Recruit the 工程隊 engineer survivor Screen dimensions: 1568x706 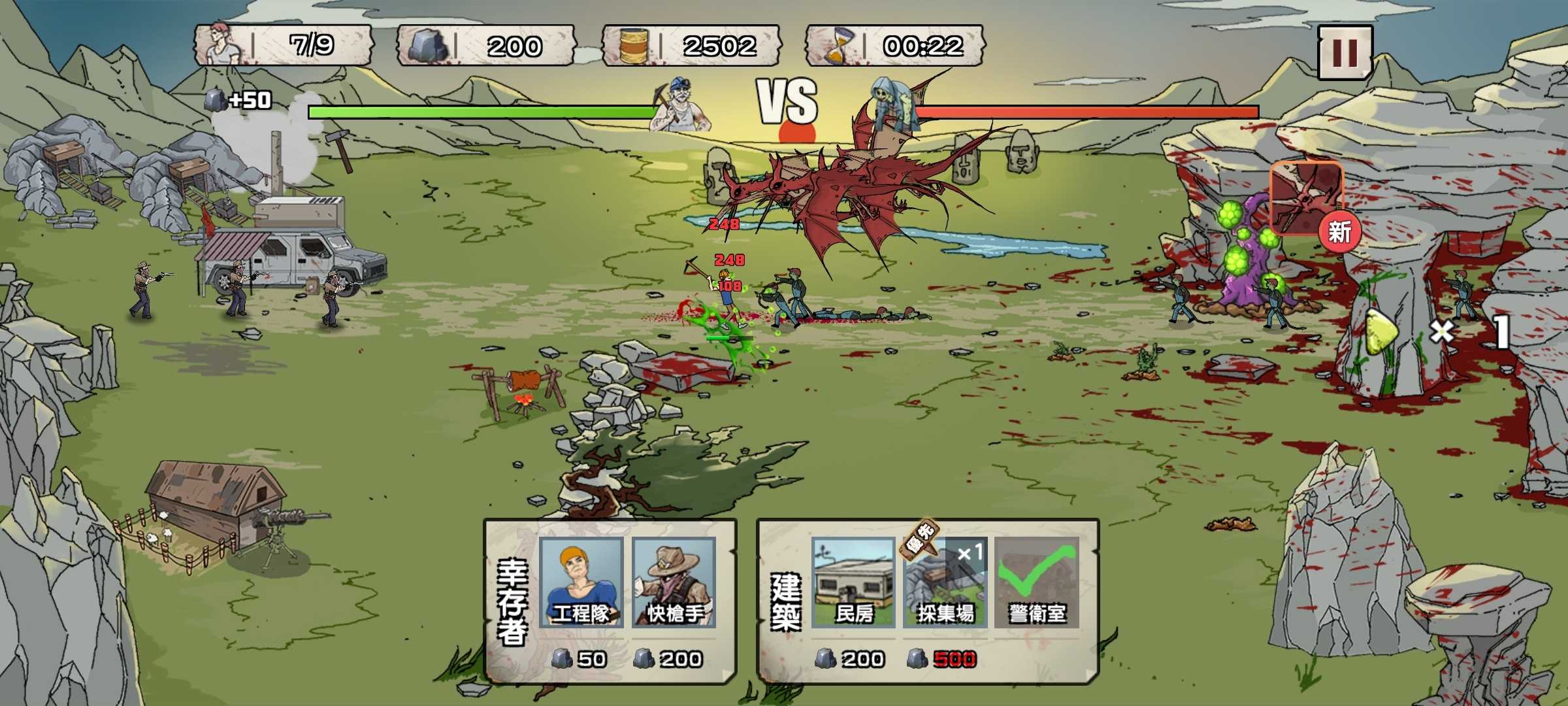point(581,582)
